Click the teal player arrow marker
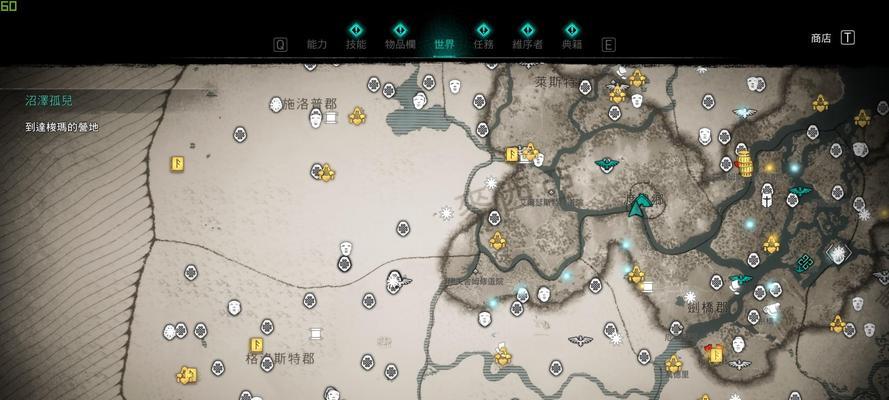Viewport: 889px width, 400px height. [637, 206]
